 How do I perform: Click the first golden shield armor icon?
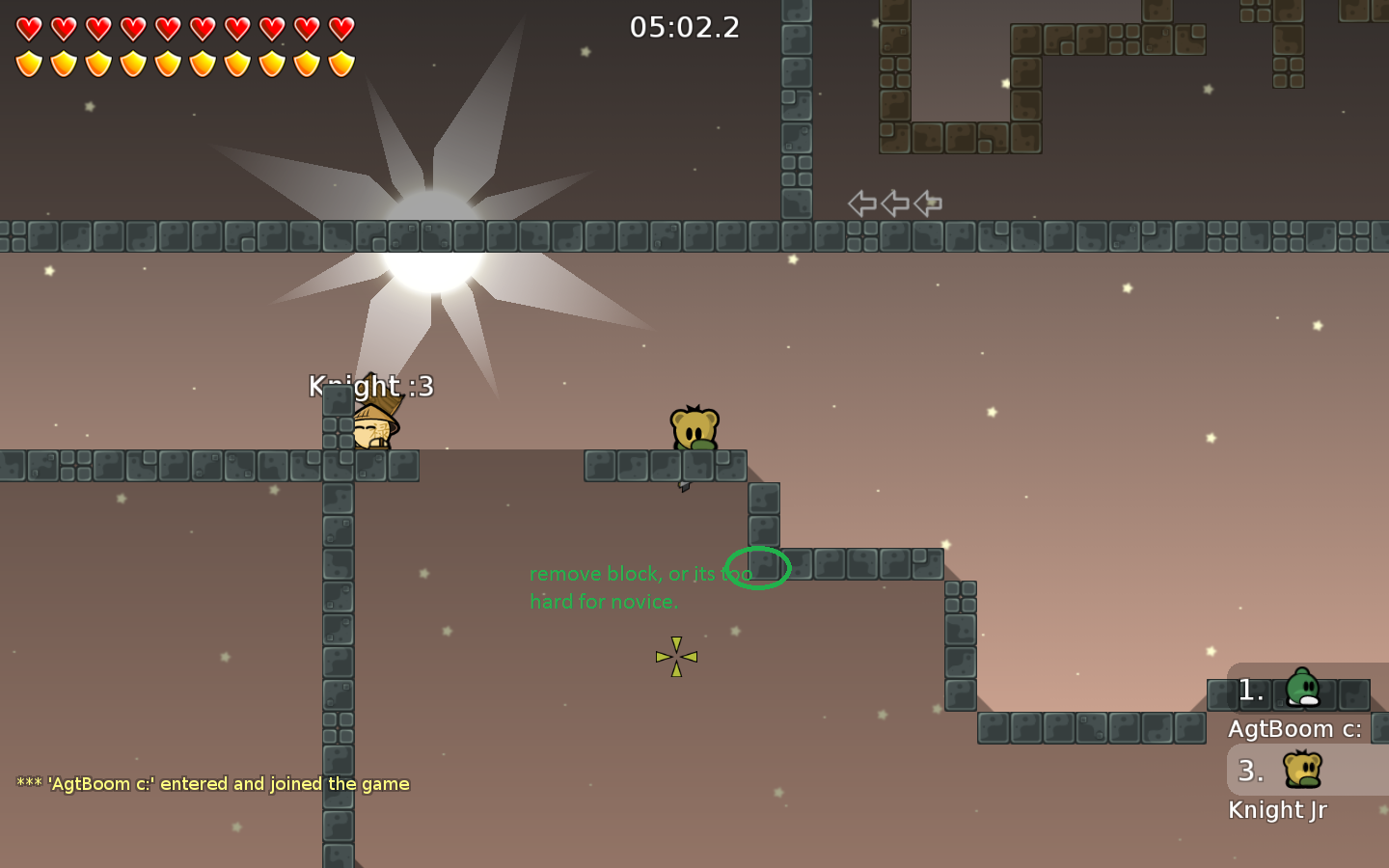(28, 64)
